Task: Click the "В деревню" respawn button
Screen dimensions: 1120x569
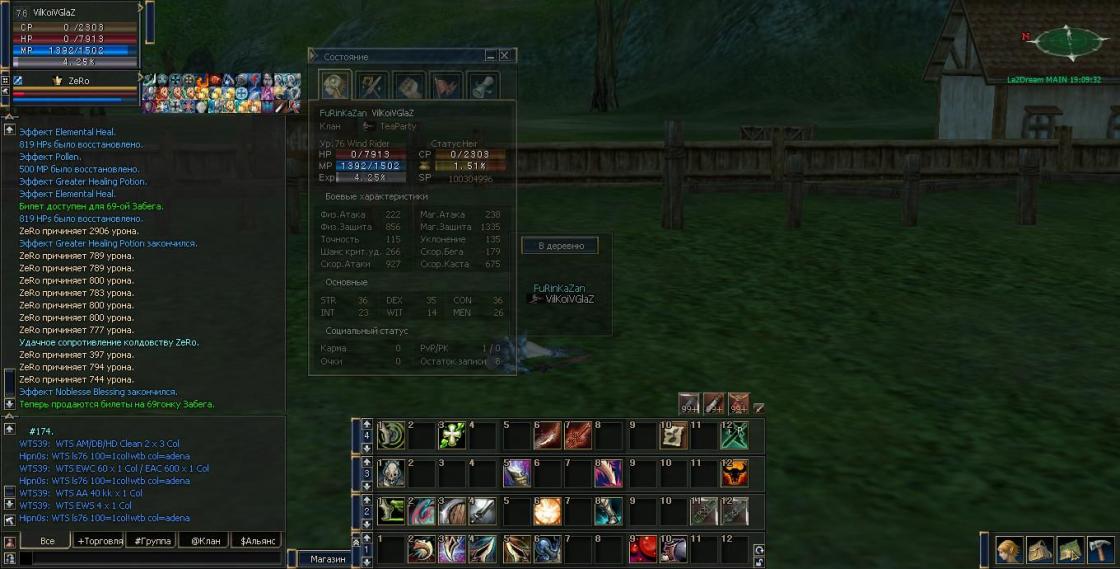Action: tap(561, 245)
